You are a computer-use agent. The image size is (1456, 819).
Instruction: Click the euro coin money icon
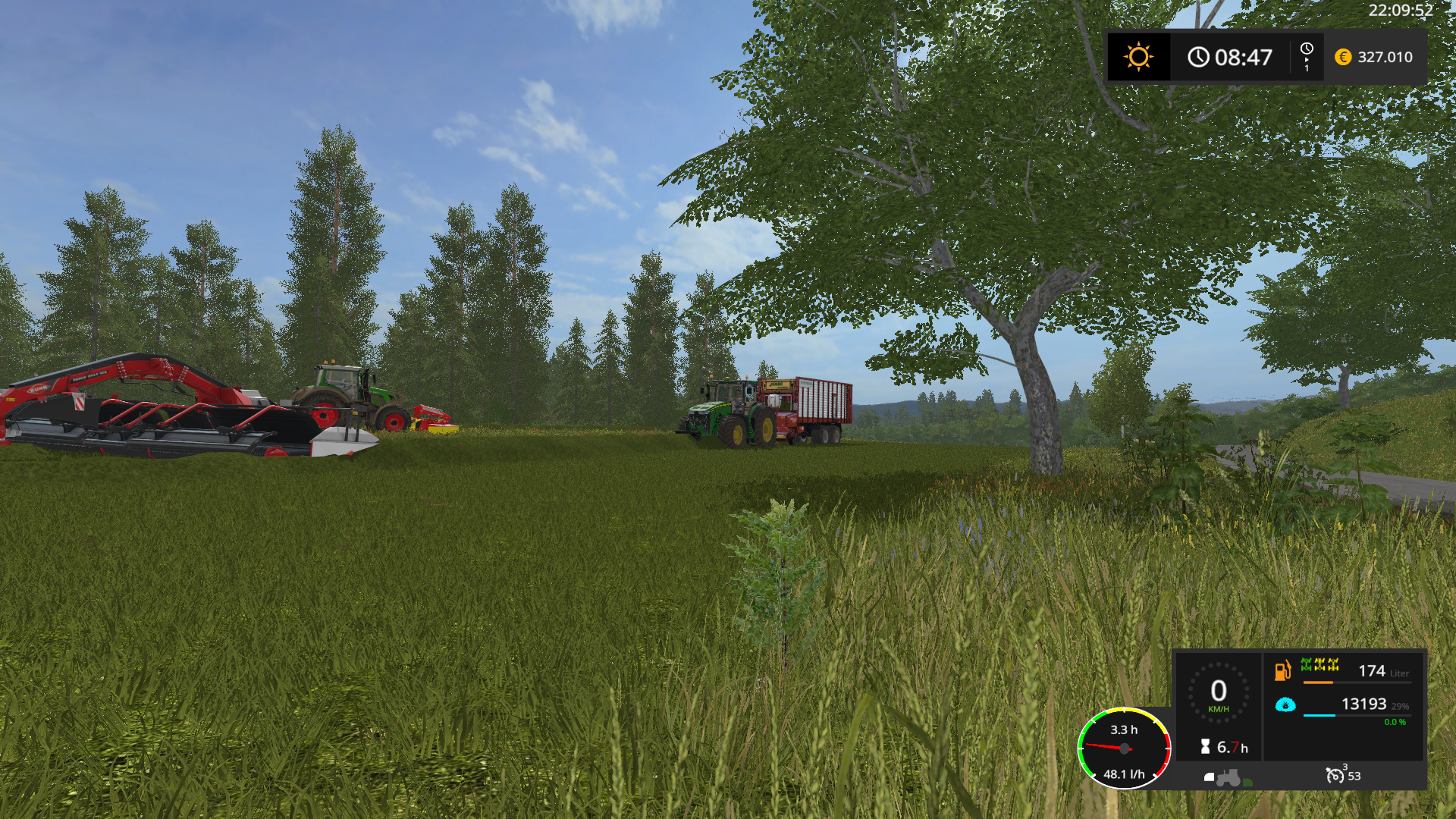coord(1343,57)
